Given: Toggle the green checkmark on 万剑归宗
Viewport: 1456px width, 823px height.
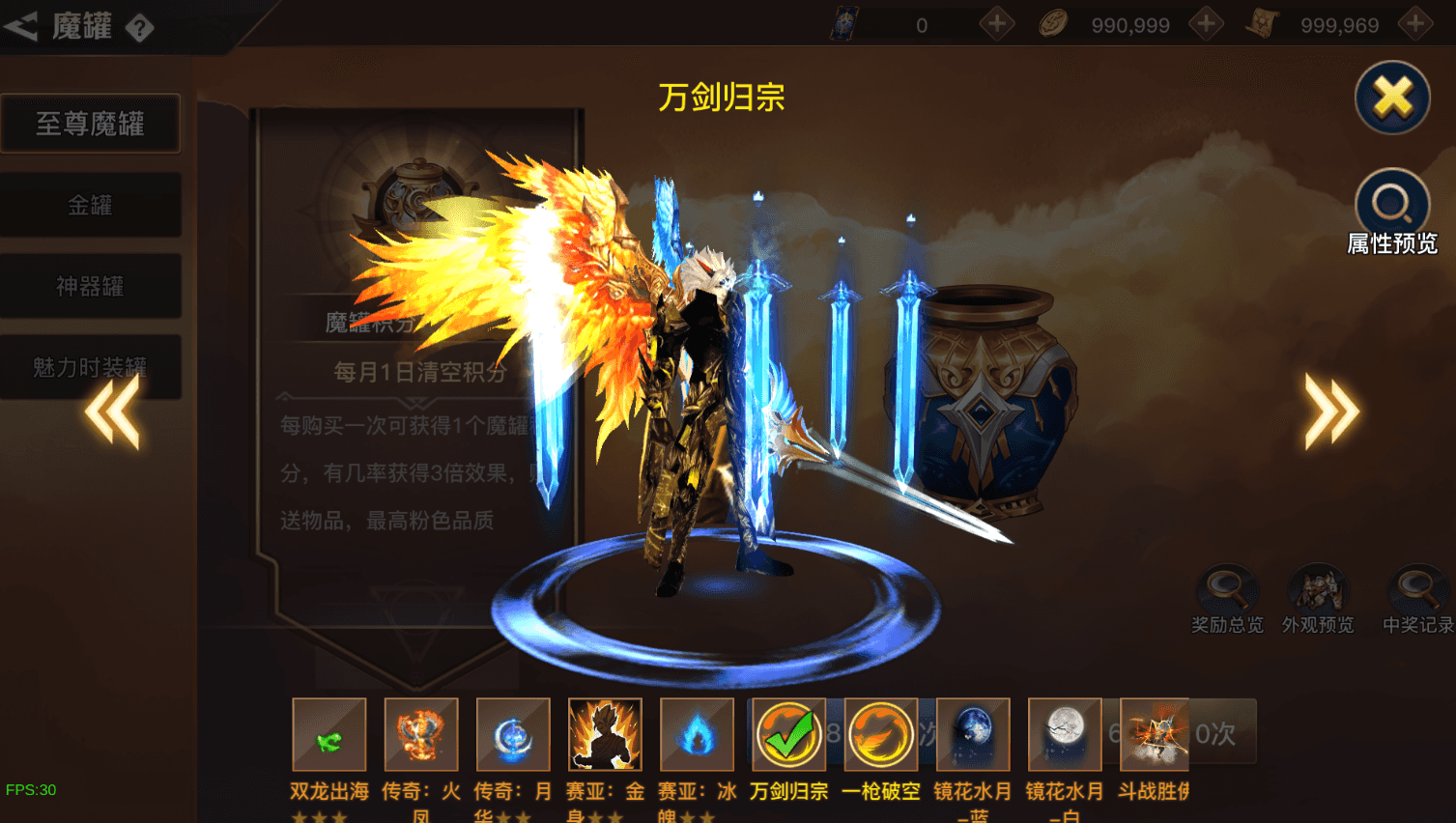Looking at the screenshot, I should click(788, 734).
